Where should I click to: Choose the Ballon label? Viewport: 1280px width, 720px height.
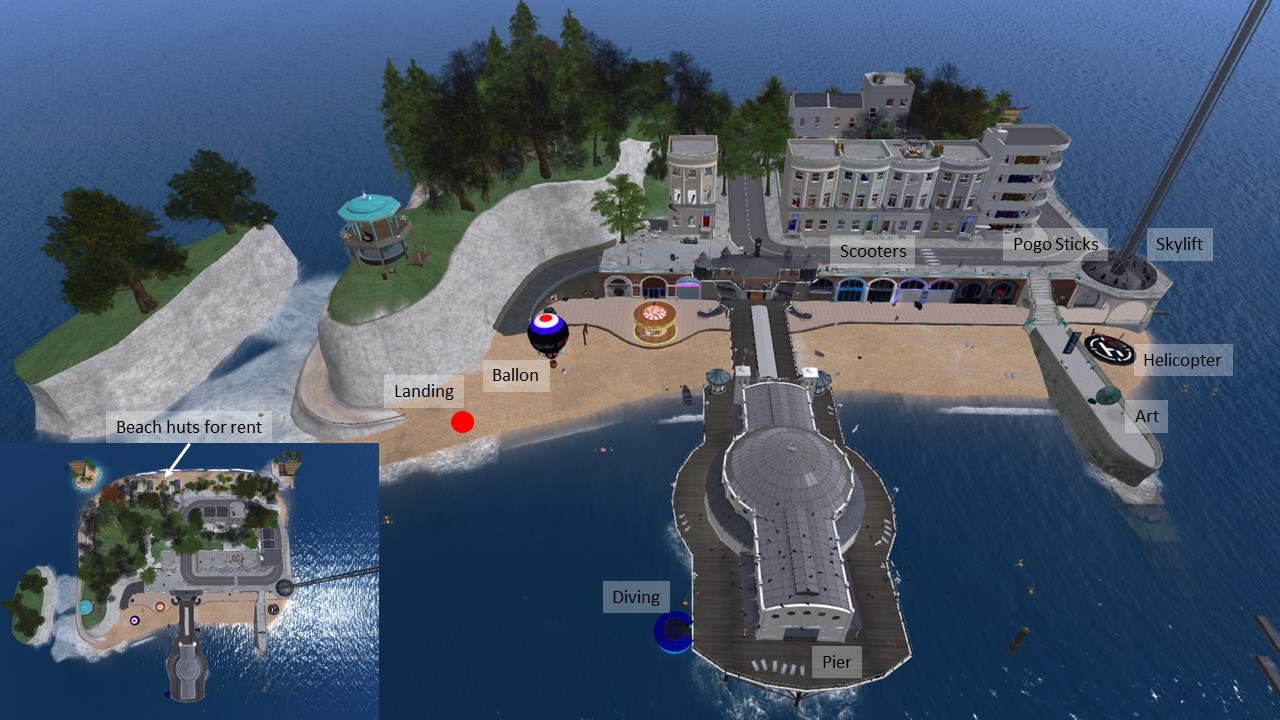tap(515, 376)
